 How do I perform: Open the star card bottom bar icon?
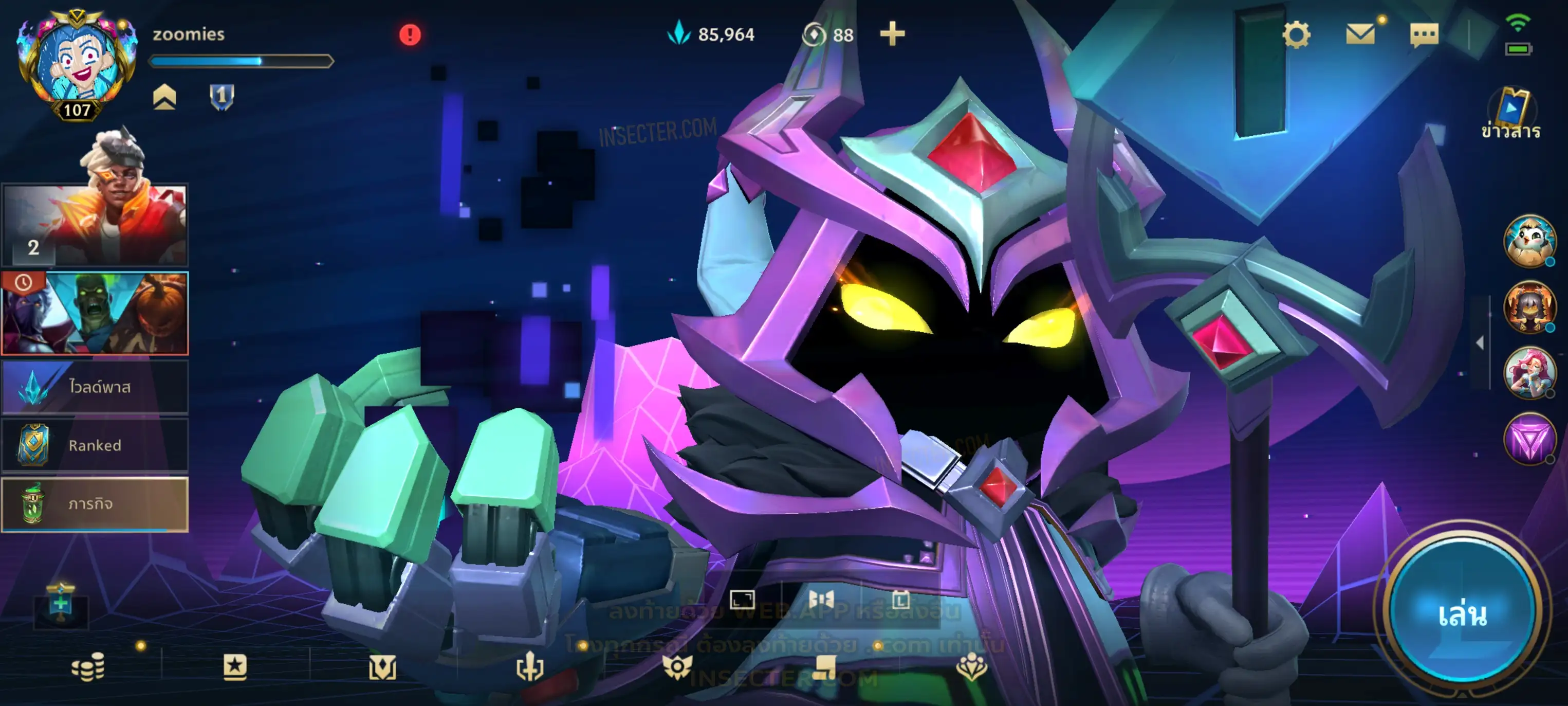(235, 667)
